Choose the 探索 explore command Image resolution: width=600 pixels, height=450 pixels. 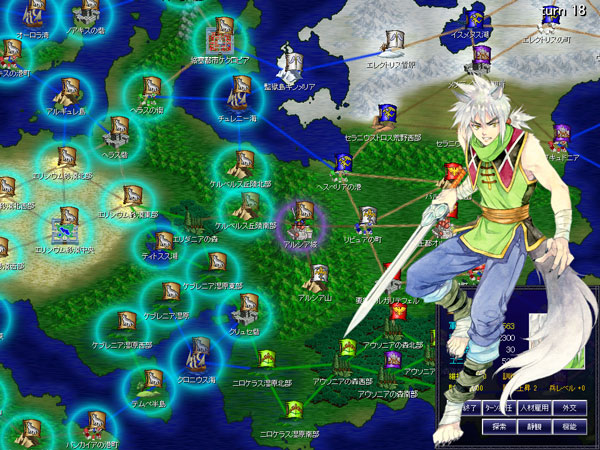click(500, 426)
